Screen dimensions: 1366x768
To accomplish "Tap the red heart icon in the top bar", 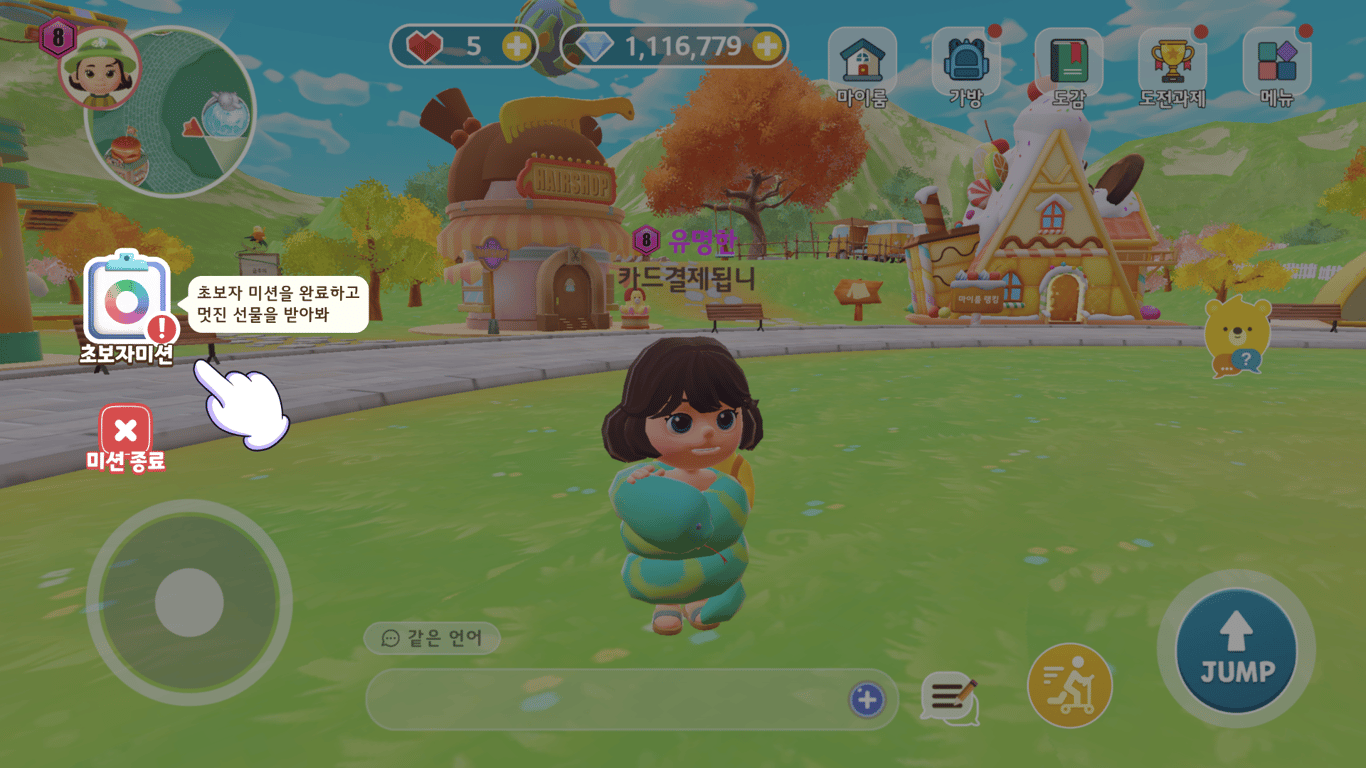I will pyautogui.click(x=424, y=46).
